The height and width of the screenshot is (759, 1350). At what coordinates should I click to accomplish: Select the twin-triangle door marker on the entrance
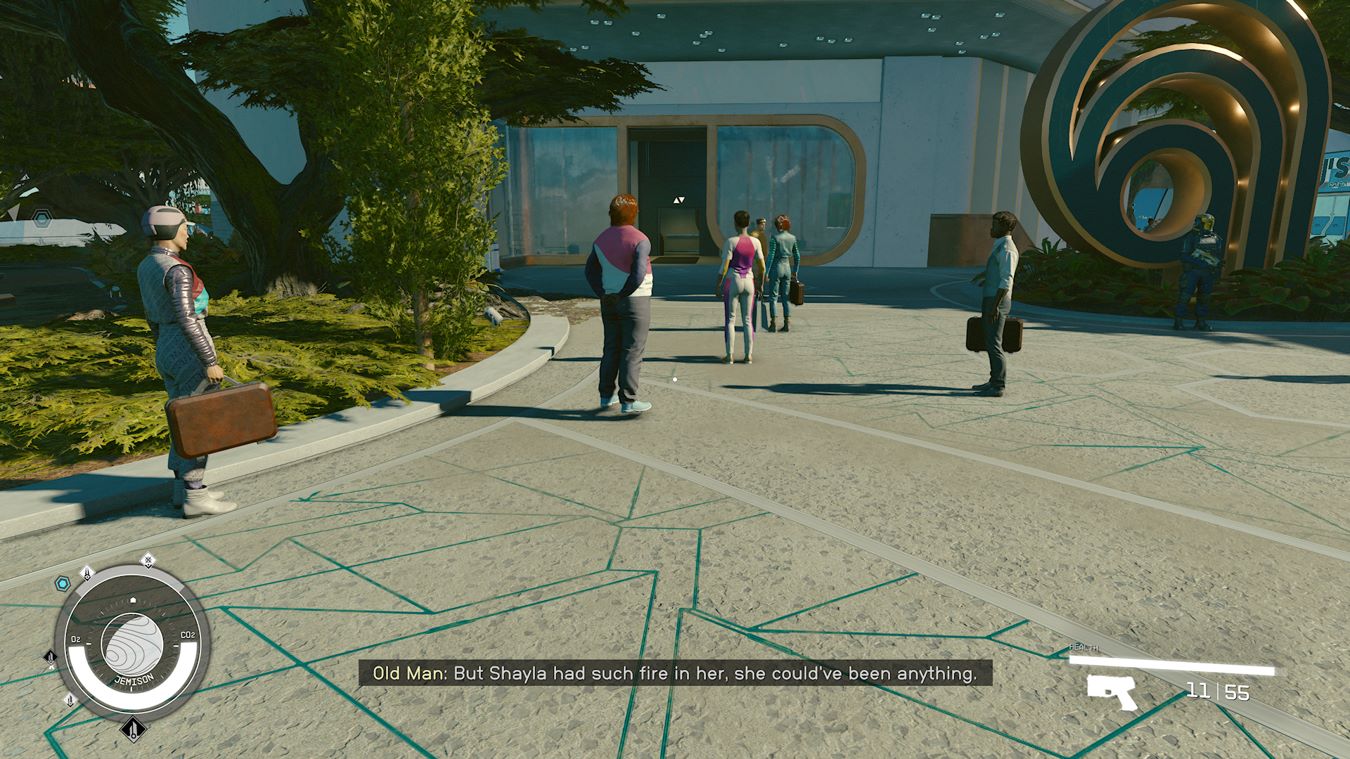[x=679, y=200]
